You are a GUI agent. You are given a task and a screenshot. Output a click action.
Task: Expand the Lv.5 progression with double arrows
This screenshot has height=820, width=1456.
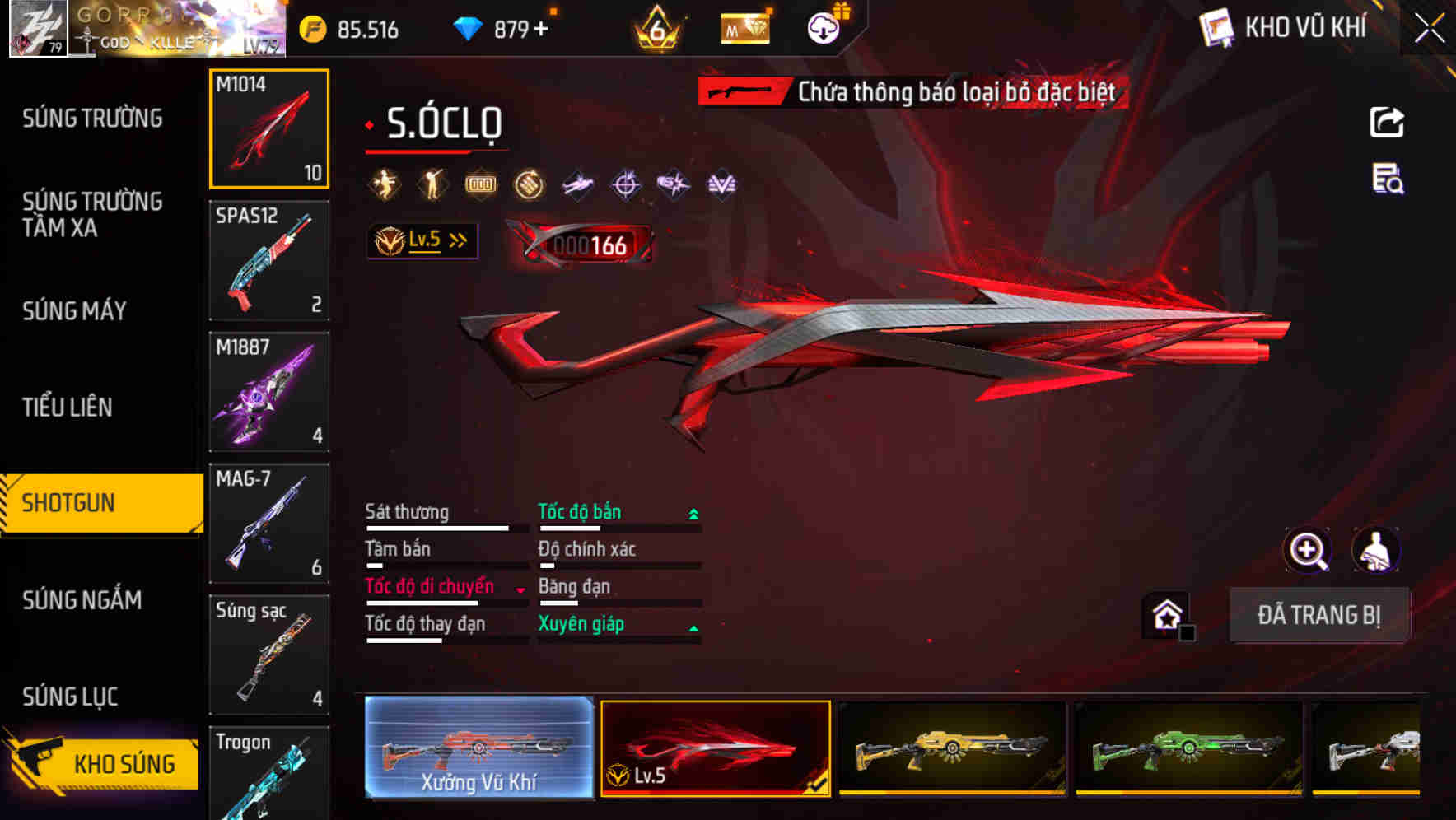coord(422,240)
